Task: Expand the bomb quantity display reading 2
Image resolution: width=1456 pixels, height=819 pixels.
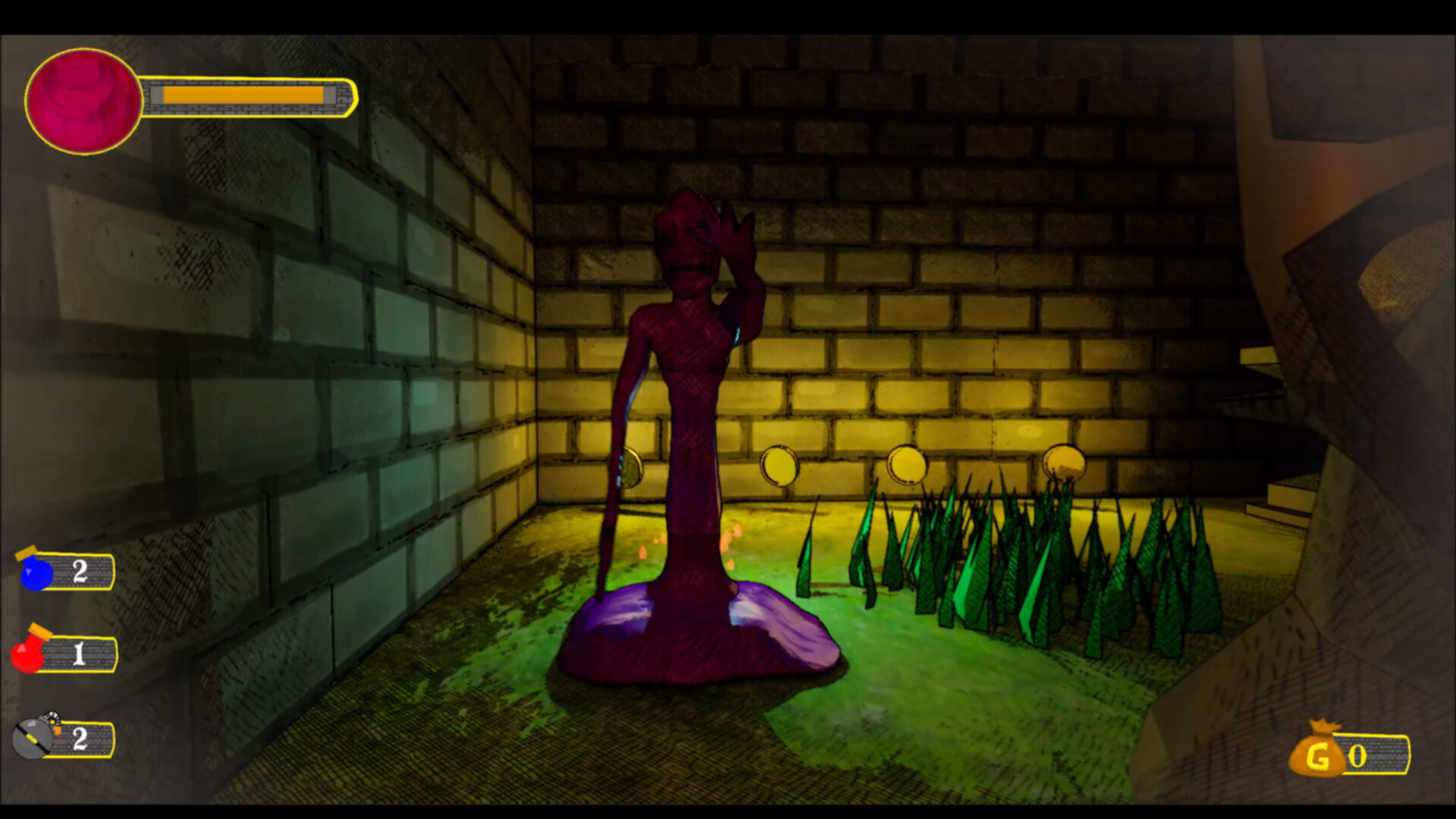Action: point(80,739)
